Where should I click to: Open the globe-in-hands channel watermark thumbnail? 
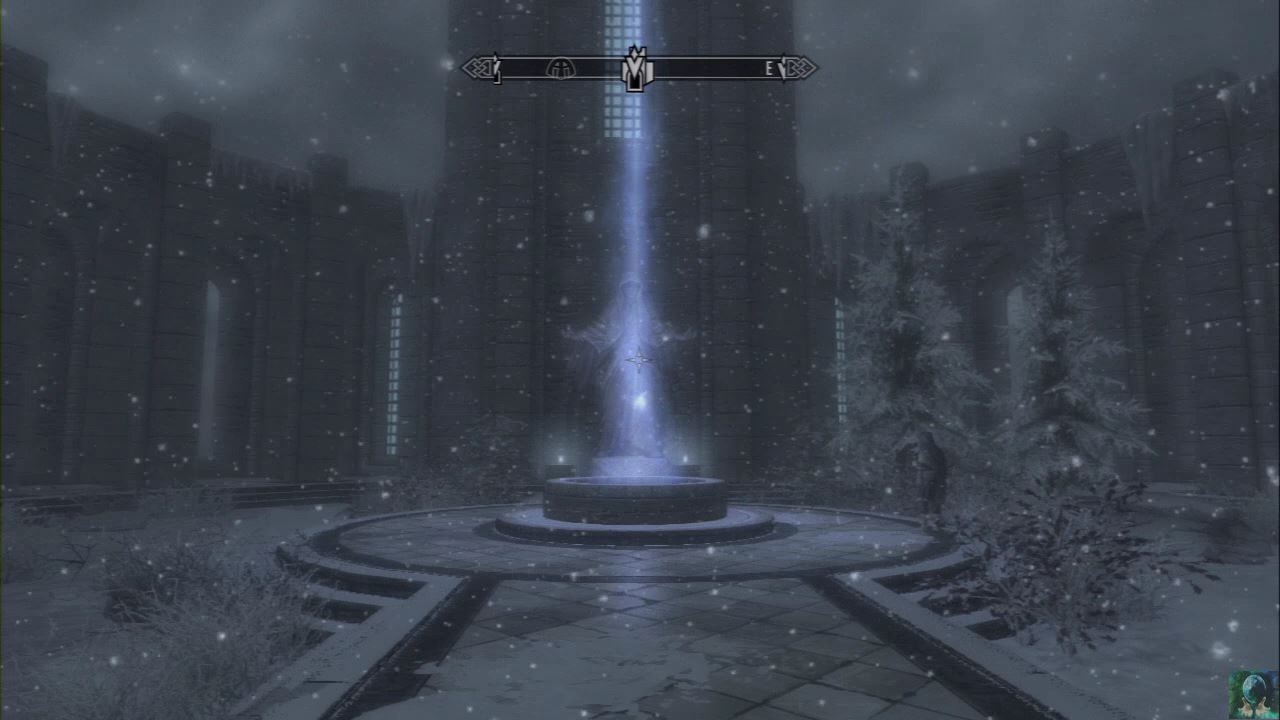pos(1253,694)
